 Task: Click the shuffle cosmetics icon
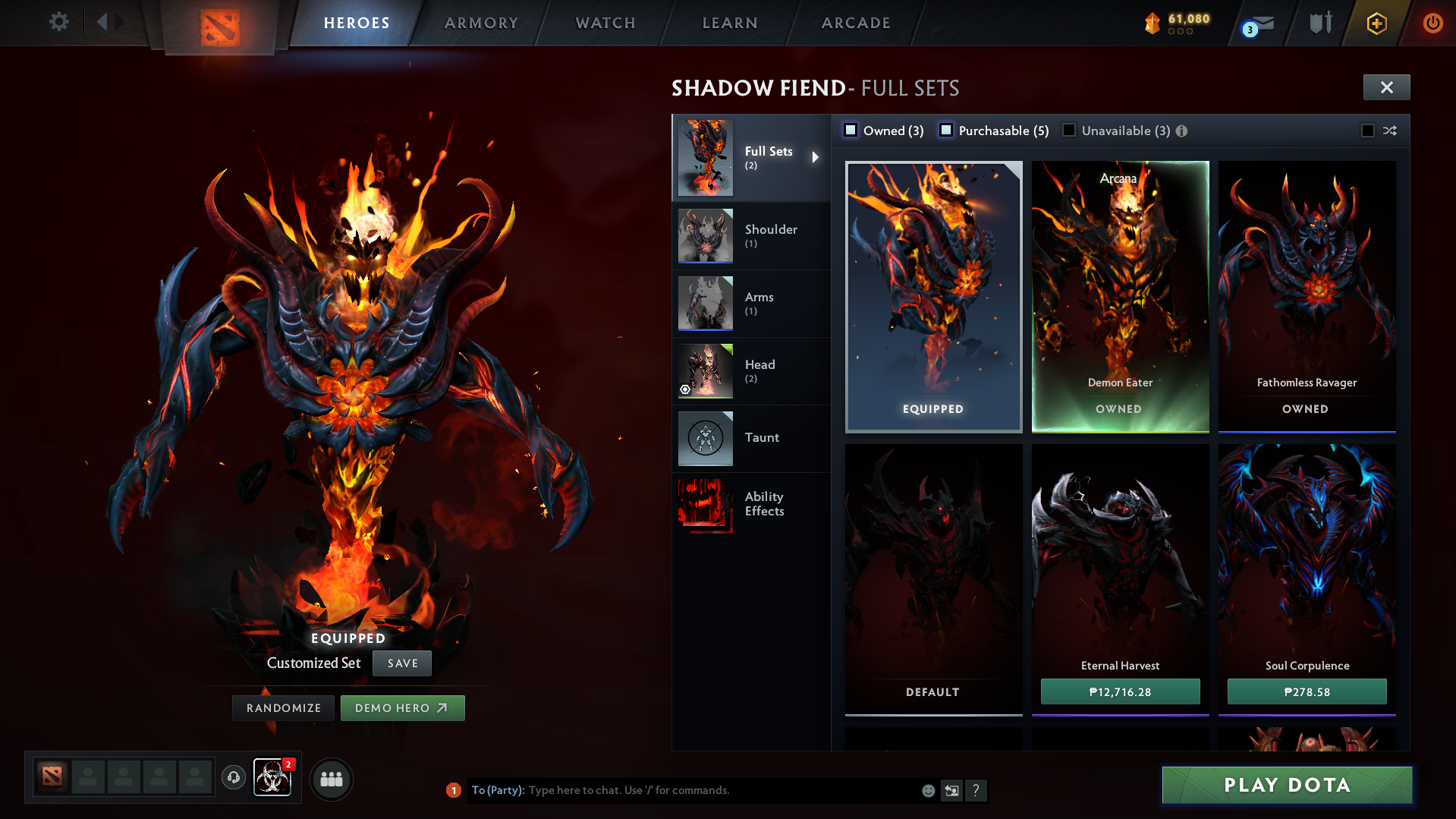click(1391, 131)
